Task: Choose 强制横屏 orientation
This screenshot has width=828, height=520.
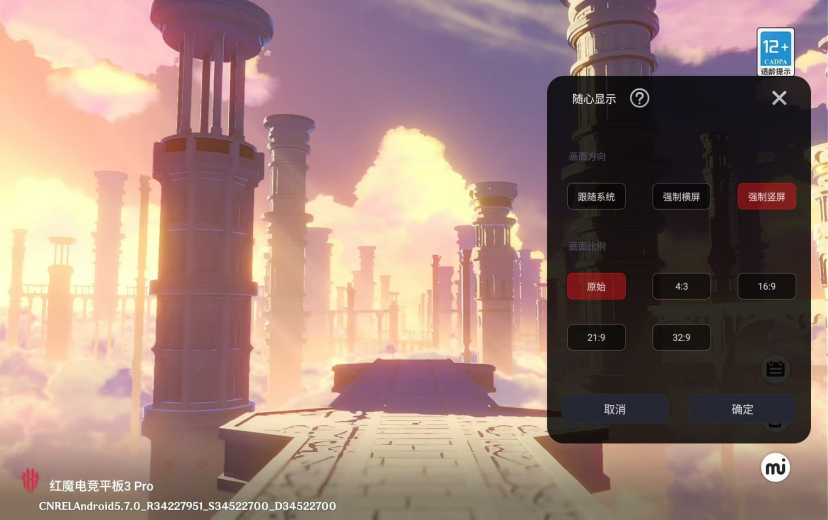Action: coord(681,197)
